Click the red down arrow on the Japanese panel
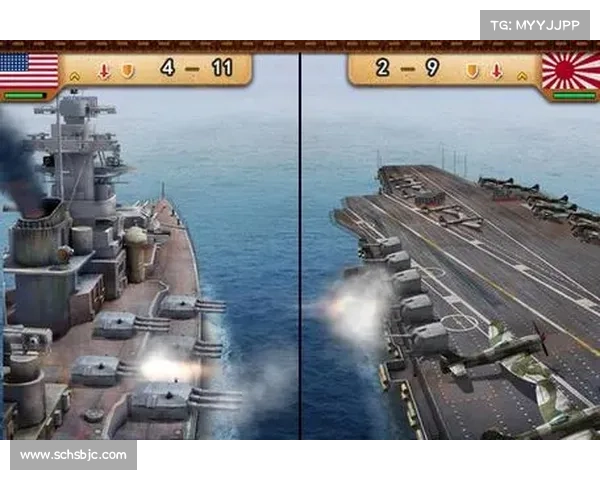 (496, 71)
